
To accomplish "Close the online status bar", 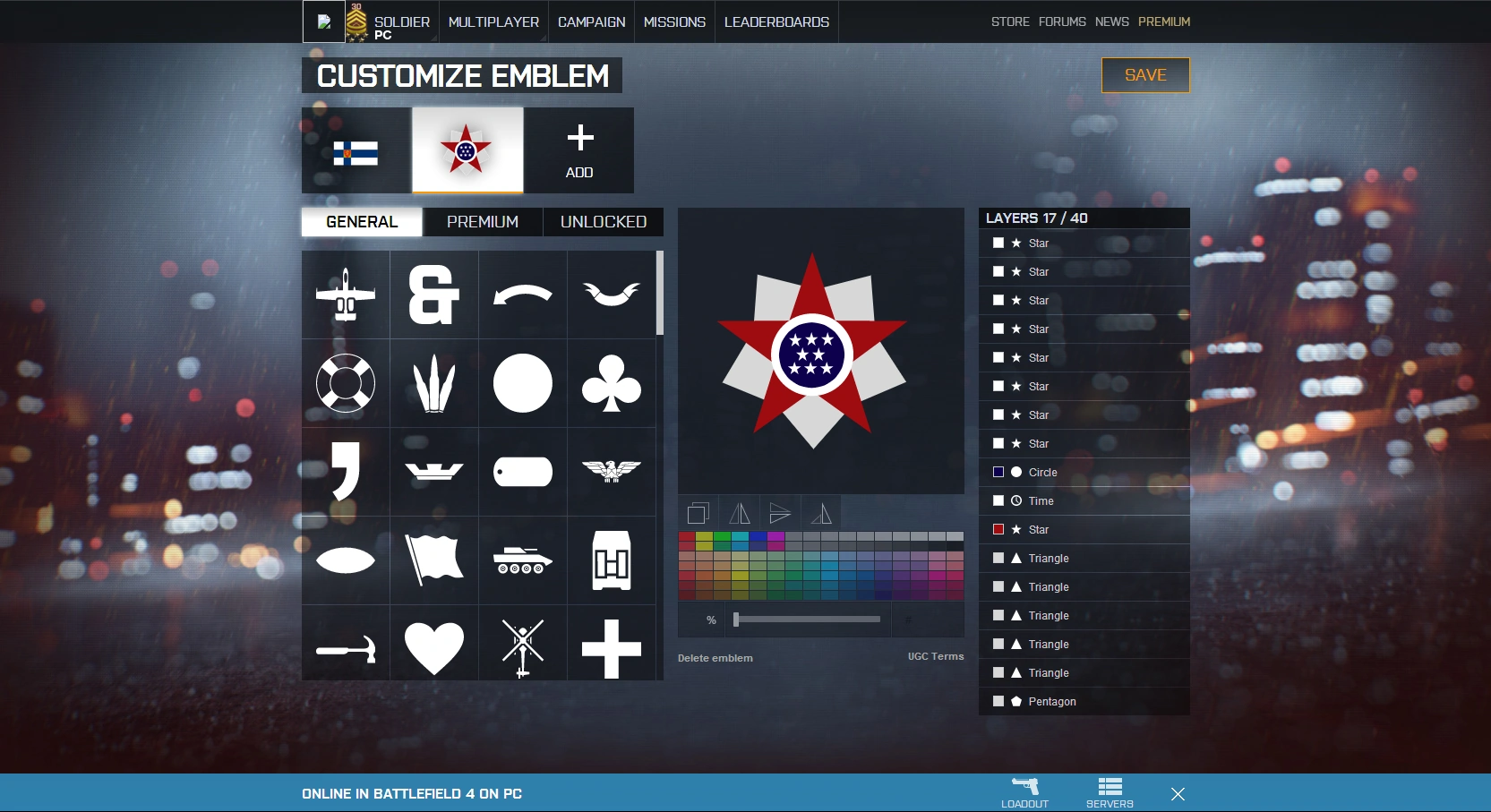I will [1178, 794].
